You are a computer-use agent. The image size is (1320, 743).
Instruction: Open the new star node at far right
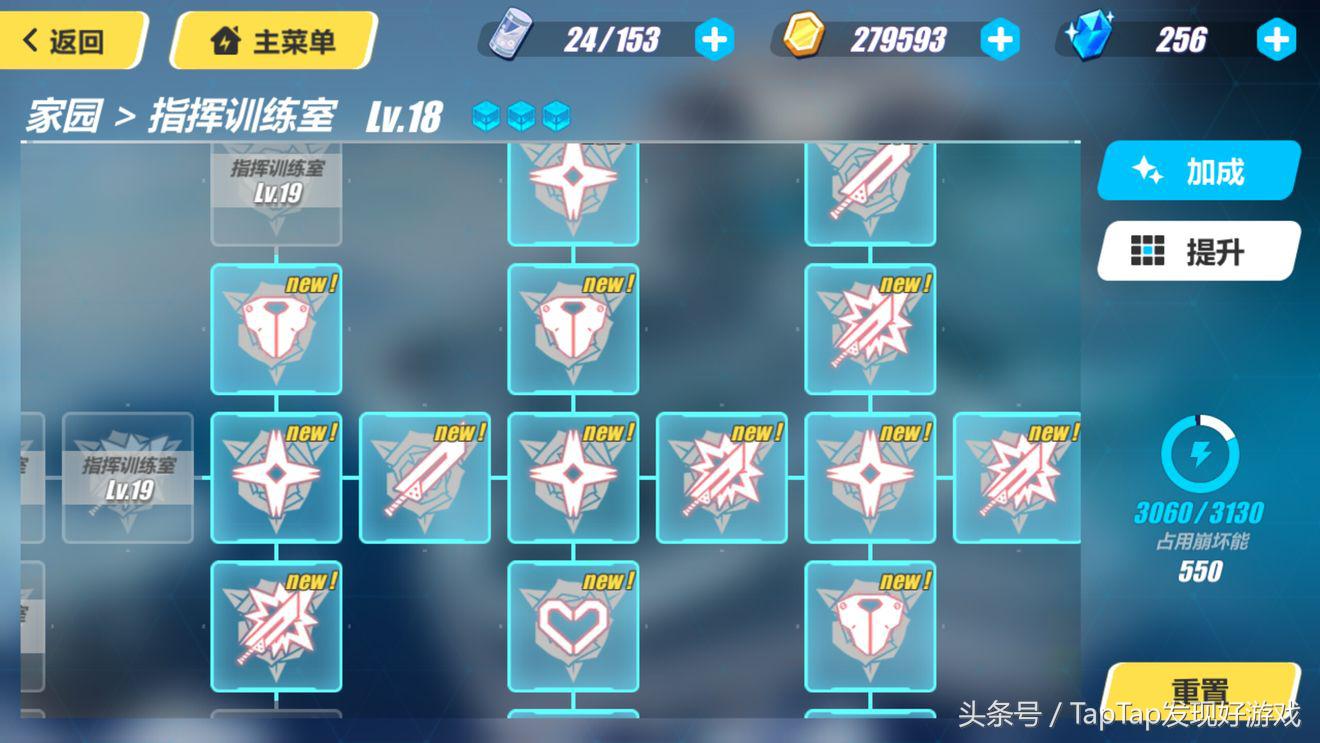1018,477
